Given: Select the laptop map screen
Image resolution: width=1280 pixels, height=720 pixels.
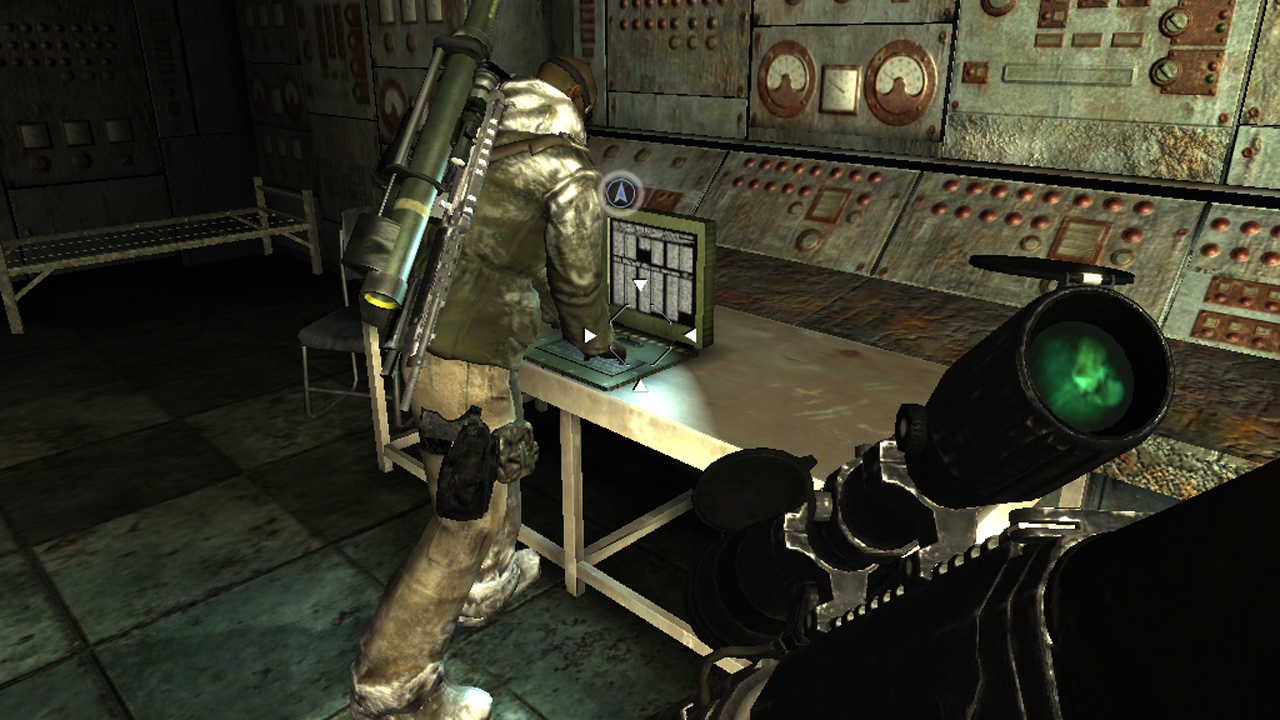Looking at the screenshot, I should [655, 268].
